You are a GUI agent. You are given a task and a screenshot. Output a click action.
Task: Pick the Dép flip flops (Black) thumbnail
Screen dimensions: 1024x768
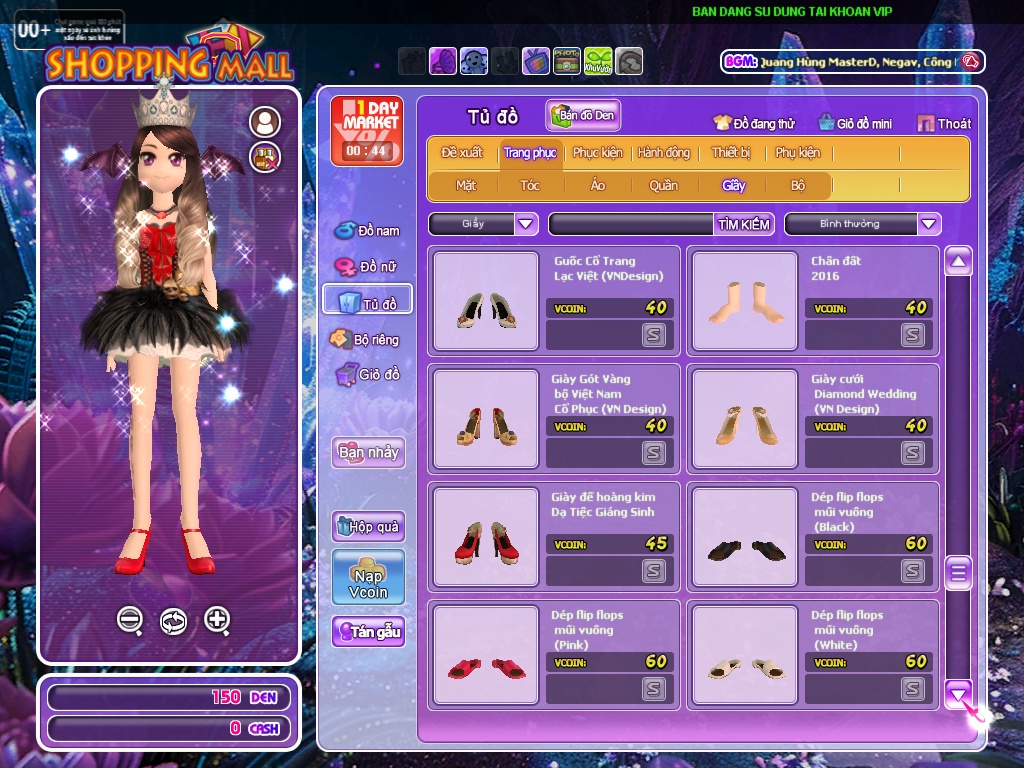[740, 537]
